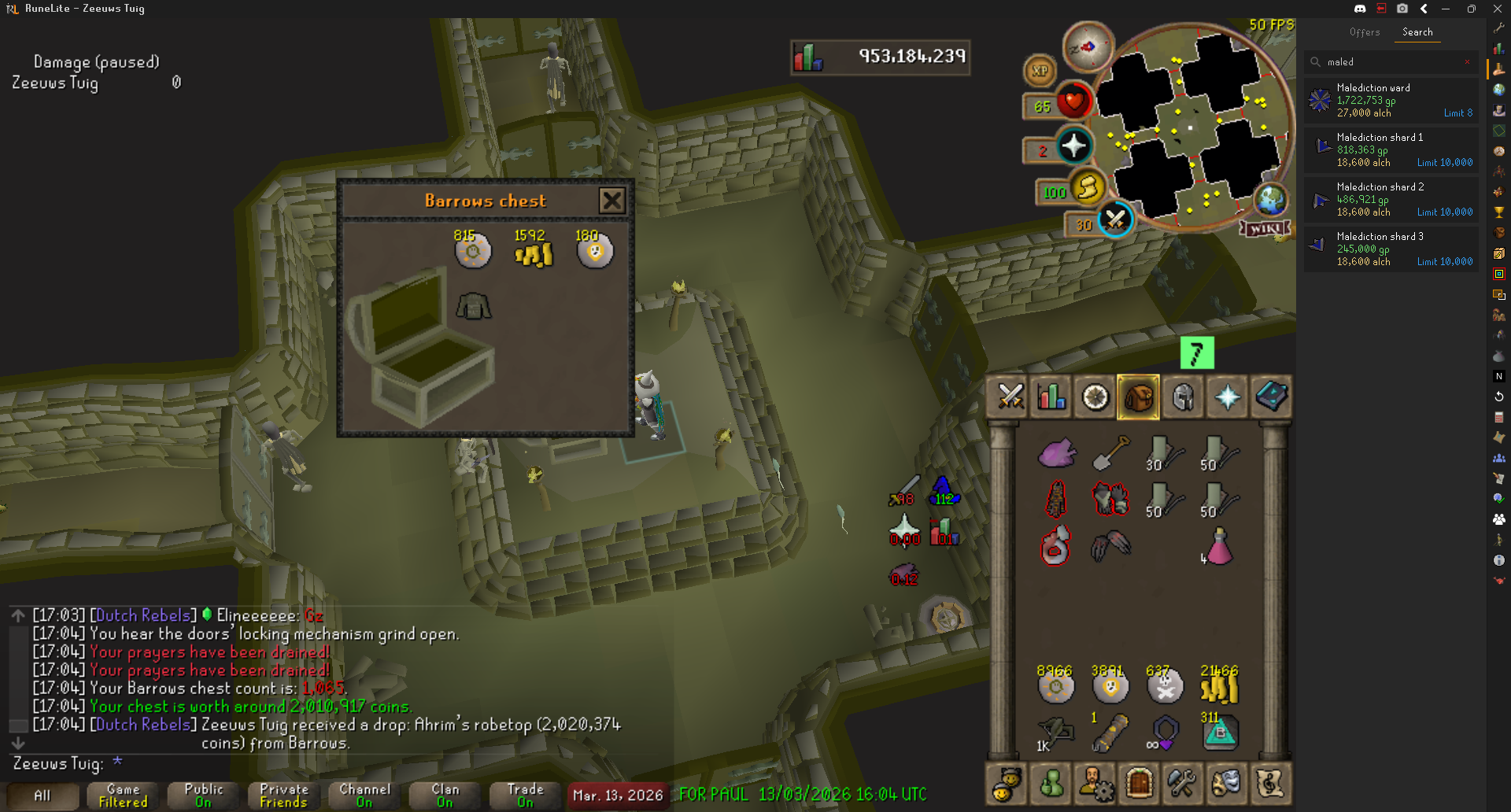
Task: Switch to the Offers tab
Action: tap(1365, 32)
